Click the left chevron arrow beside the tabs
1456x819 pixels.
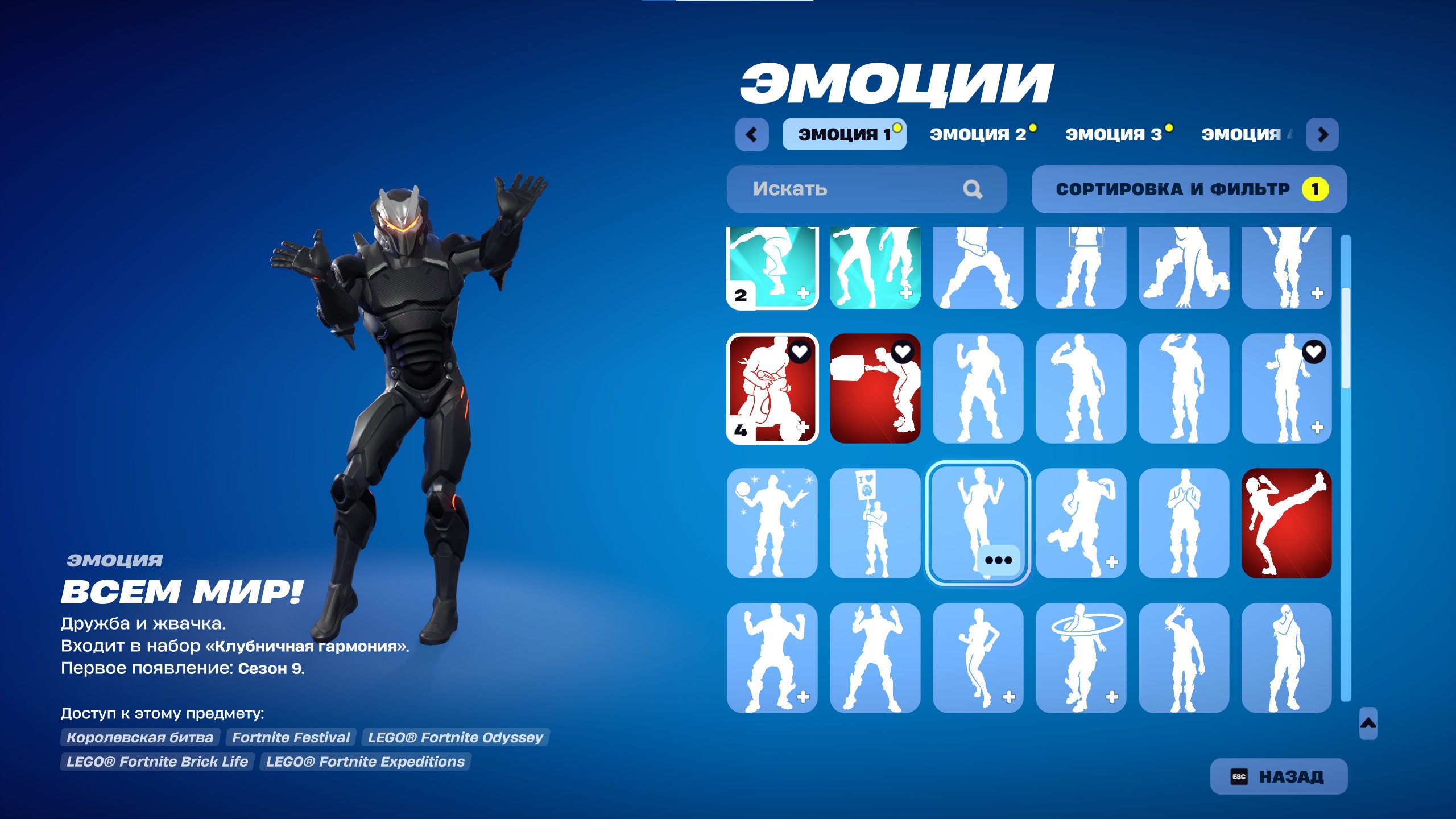[x=752, y=135]
